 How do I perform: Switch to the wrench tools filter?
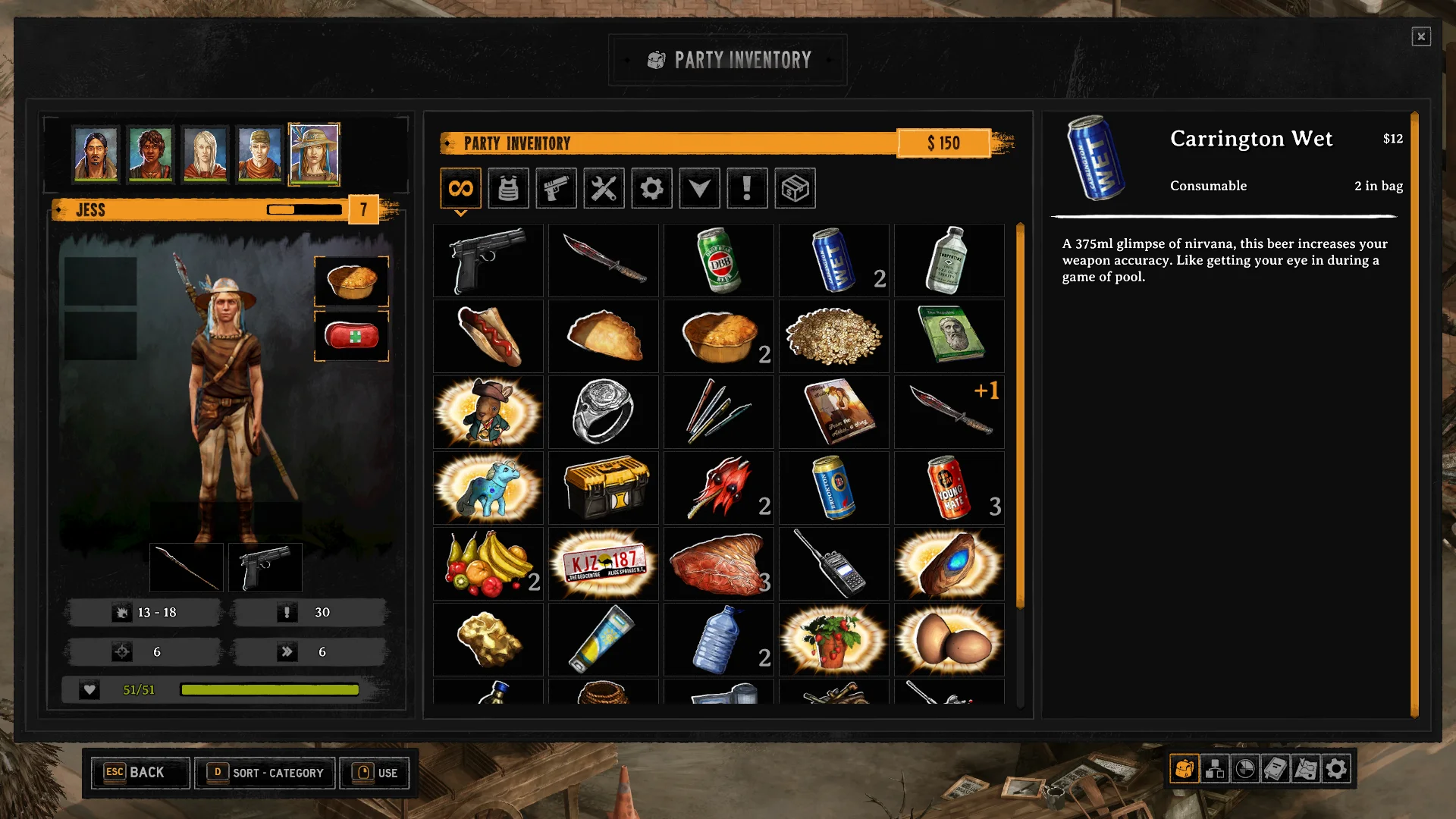point(604,188)
